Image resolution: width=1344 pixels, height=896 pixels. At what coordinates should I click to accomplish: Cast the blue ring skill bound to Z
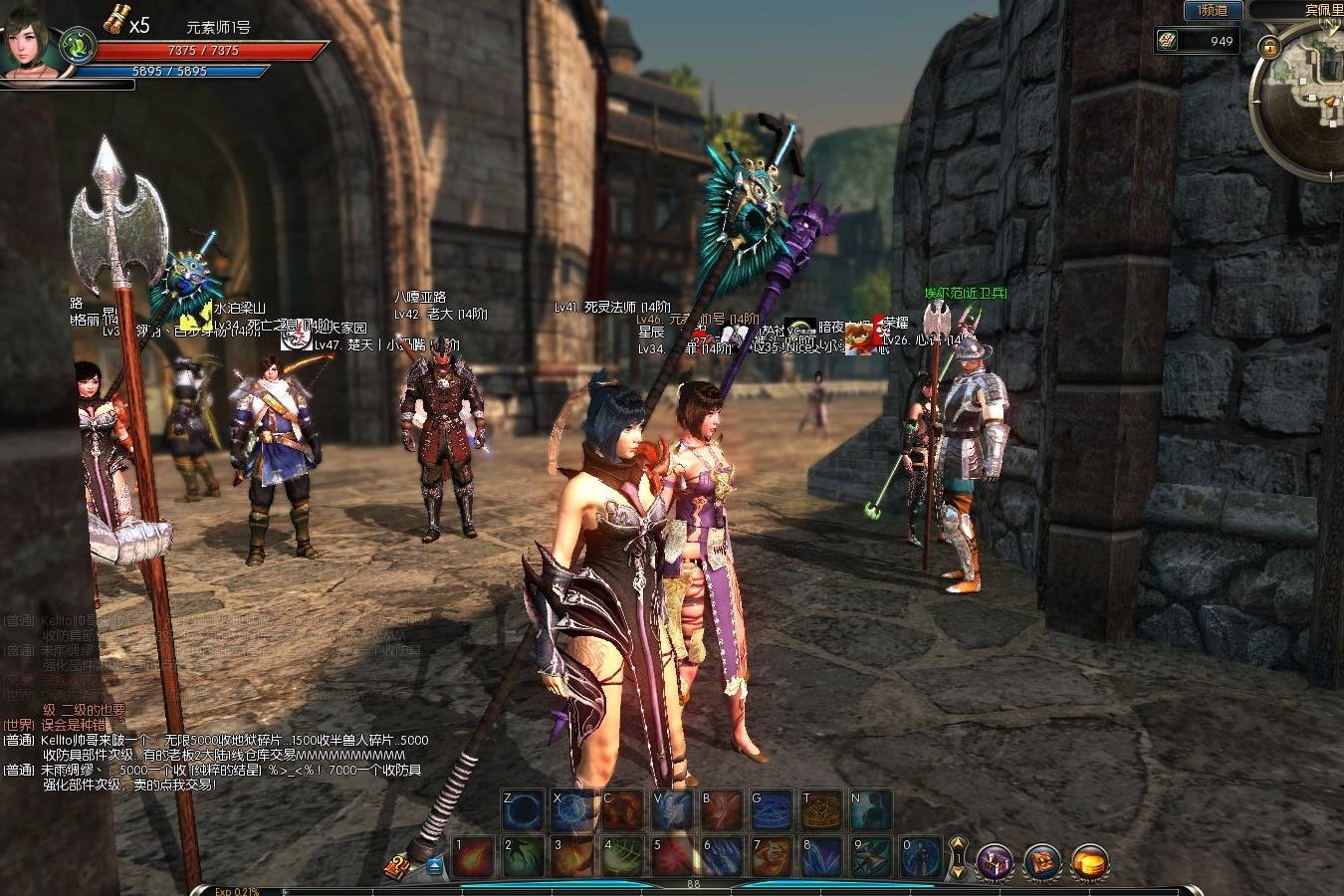coord(523,810)
